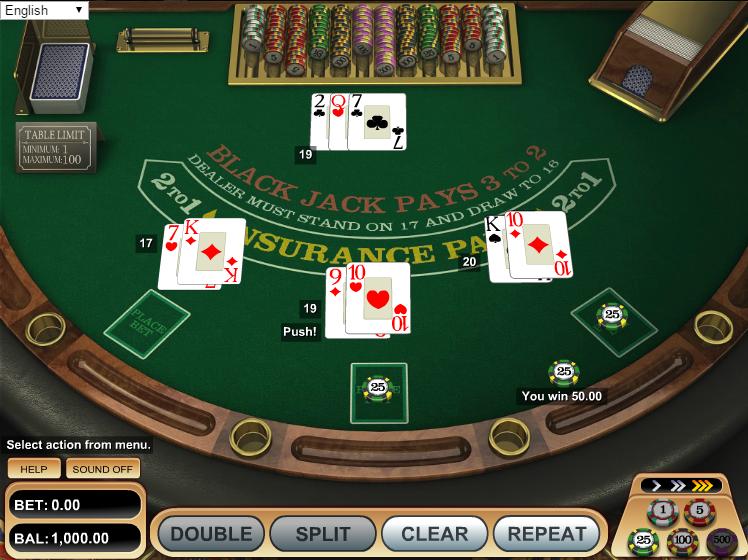Viewport: 748px width, 560px height.
Task: Set game speed to triple arrow
Action: [x=704, y=486]
